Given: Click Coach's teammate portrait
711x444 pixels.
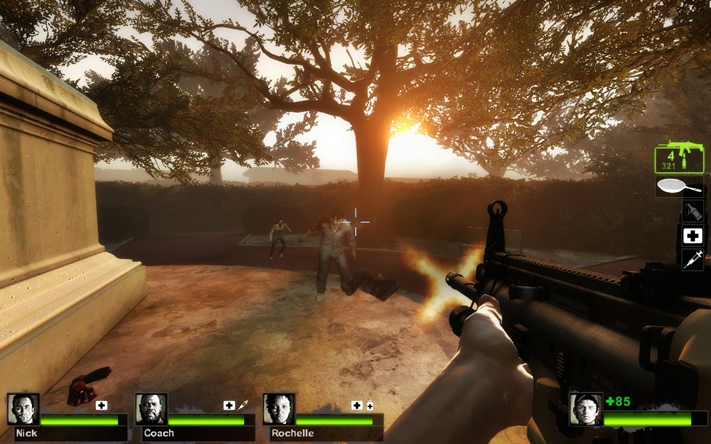Looking at the screenshot, I should point(151,408).
